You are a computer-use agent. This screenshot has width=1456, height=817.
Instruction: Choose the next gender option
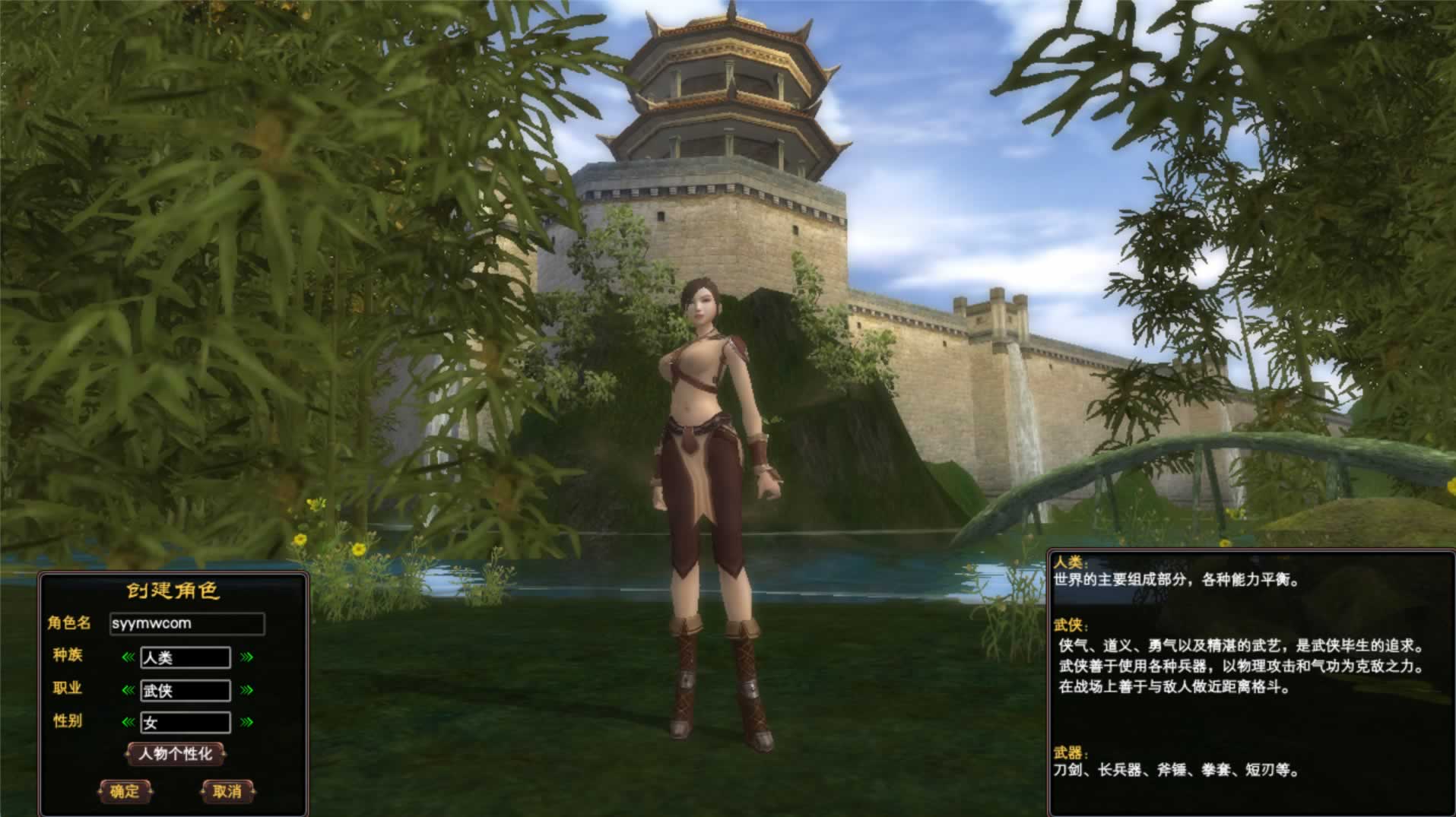click(x=246, y=722)
